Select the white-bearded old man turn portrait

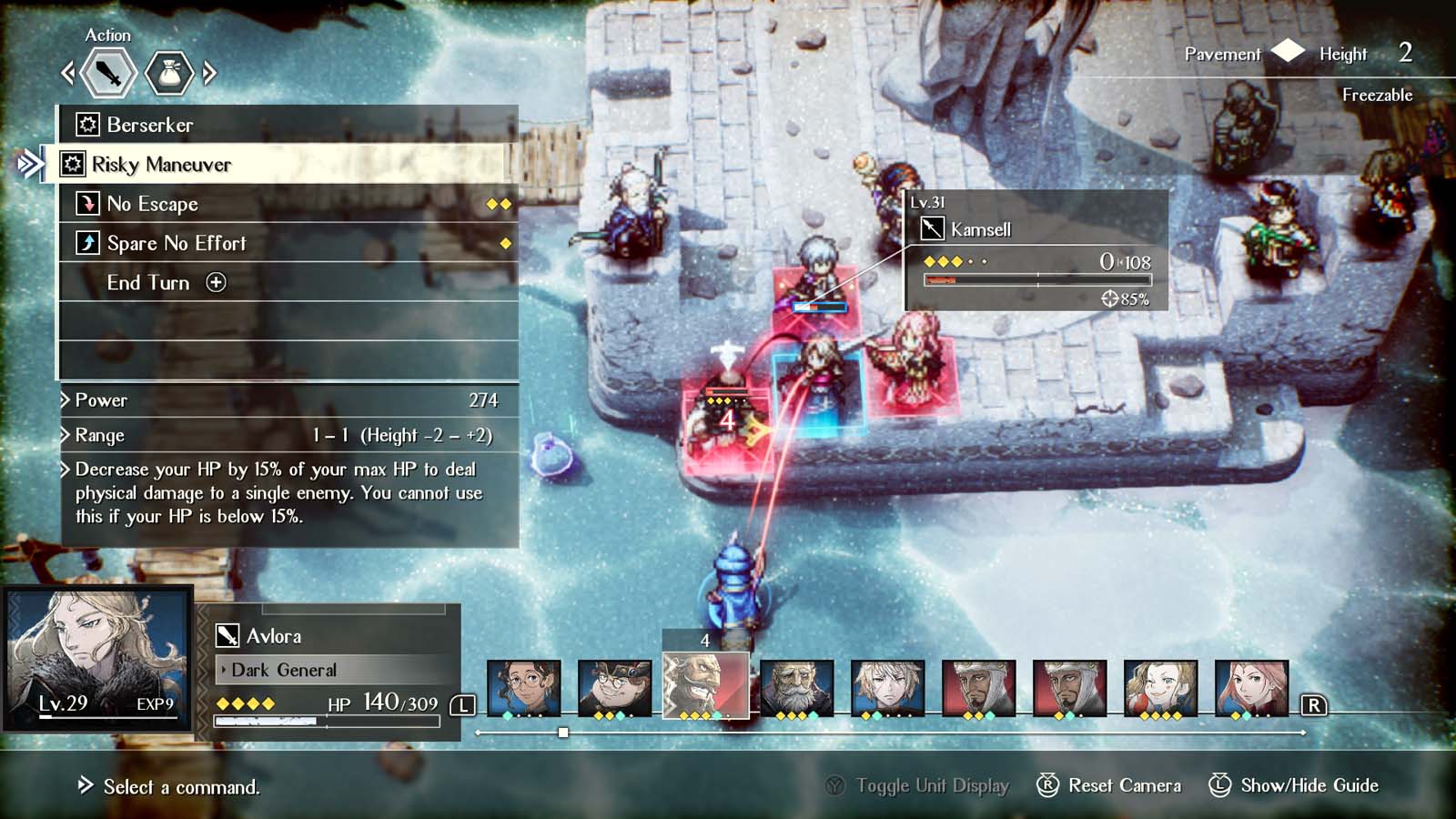click(x=796, y=687)
